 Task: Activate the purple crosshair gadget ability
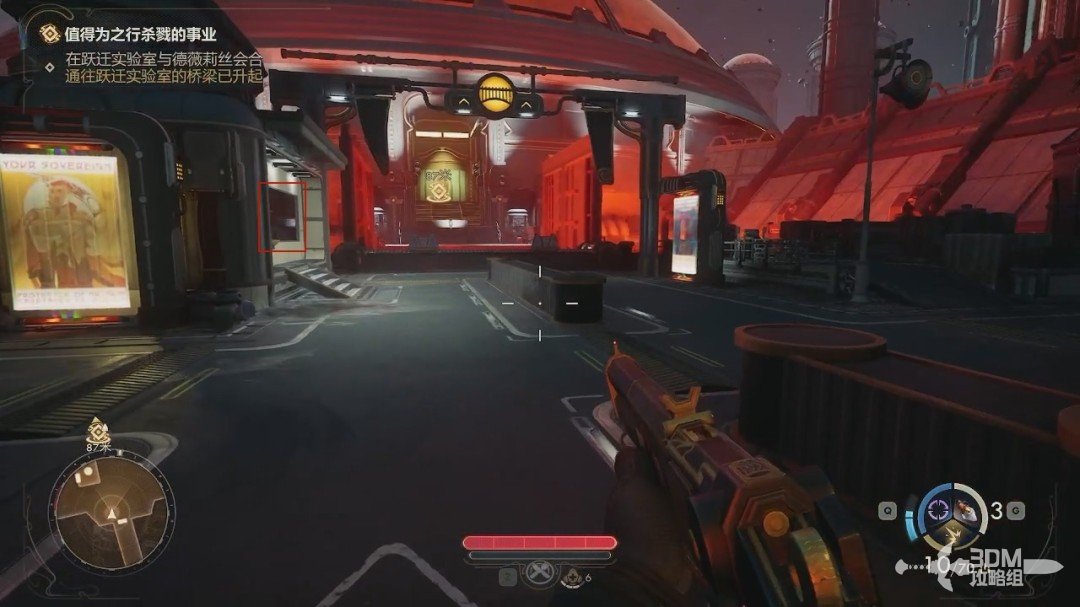coord(939,509)
